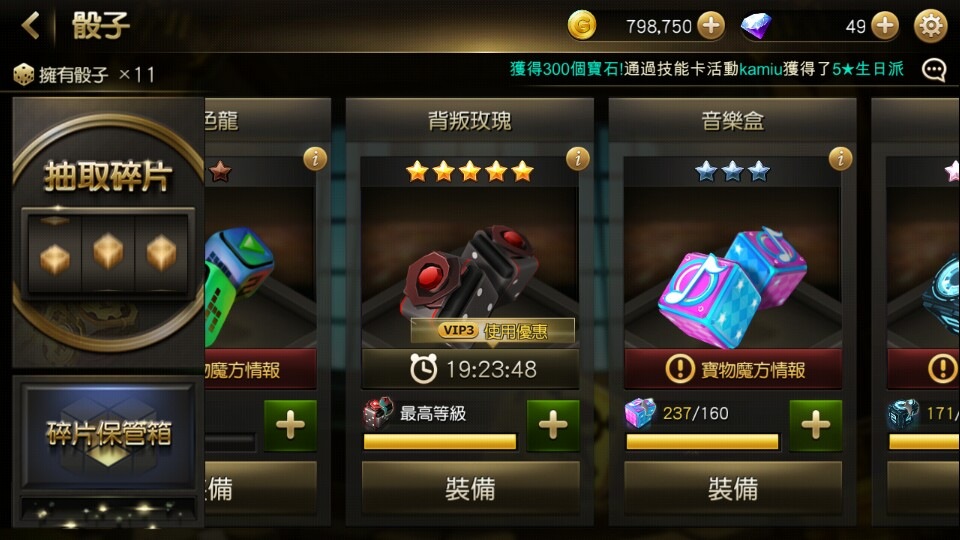
Task: Show info for 音樂盒 dice
Action: tap(841, 158)
